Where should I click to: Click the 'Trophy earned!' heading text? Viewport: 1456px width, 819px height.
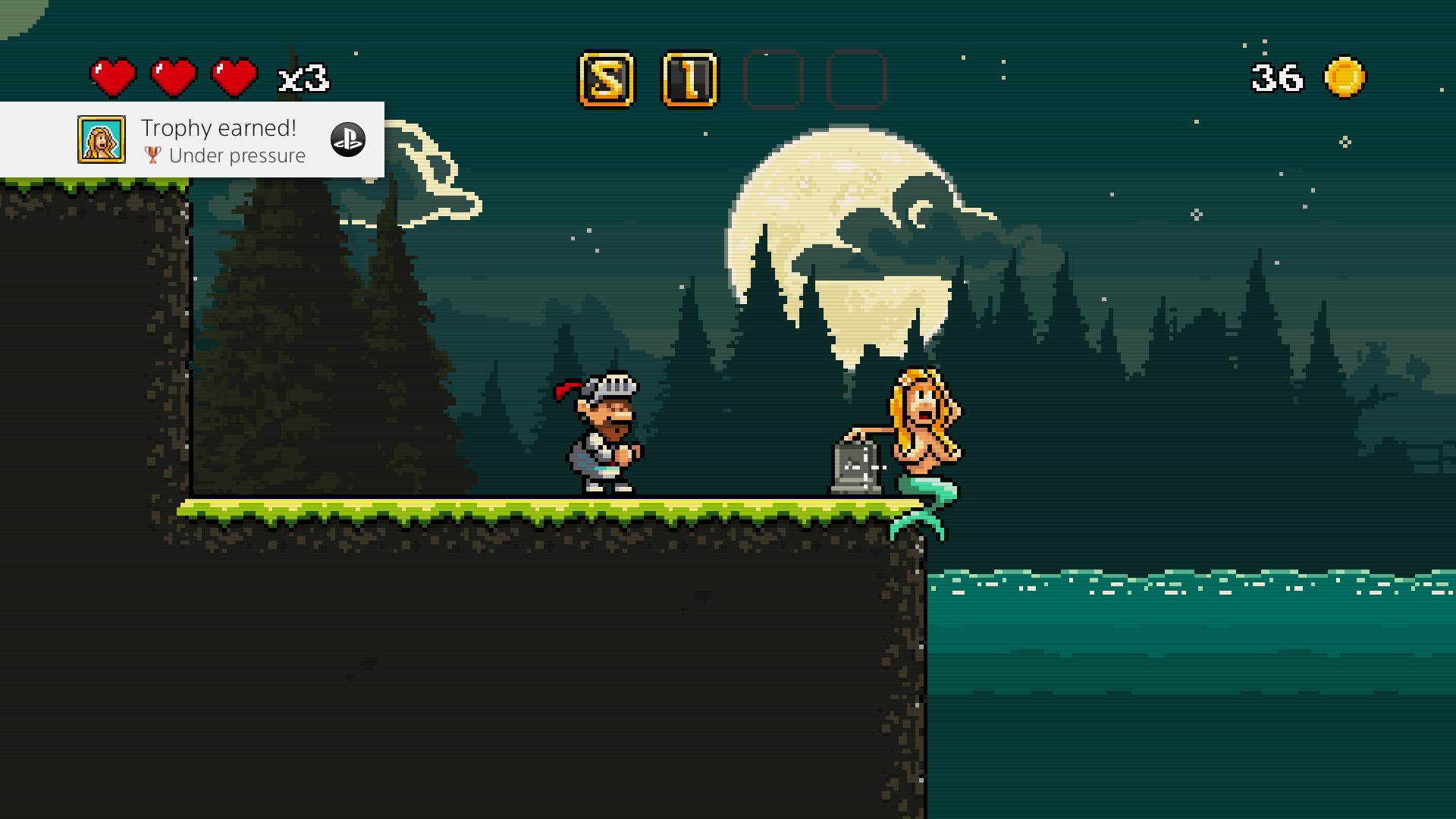click(x=220, y=128)
